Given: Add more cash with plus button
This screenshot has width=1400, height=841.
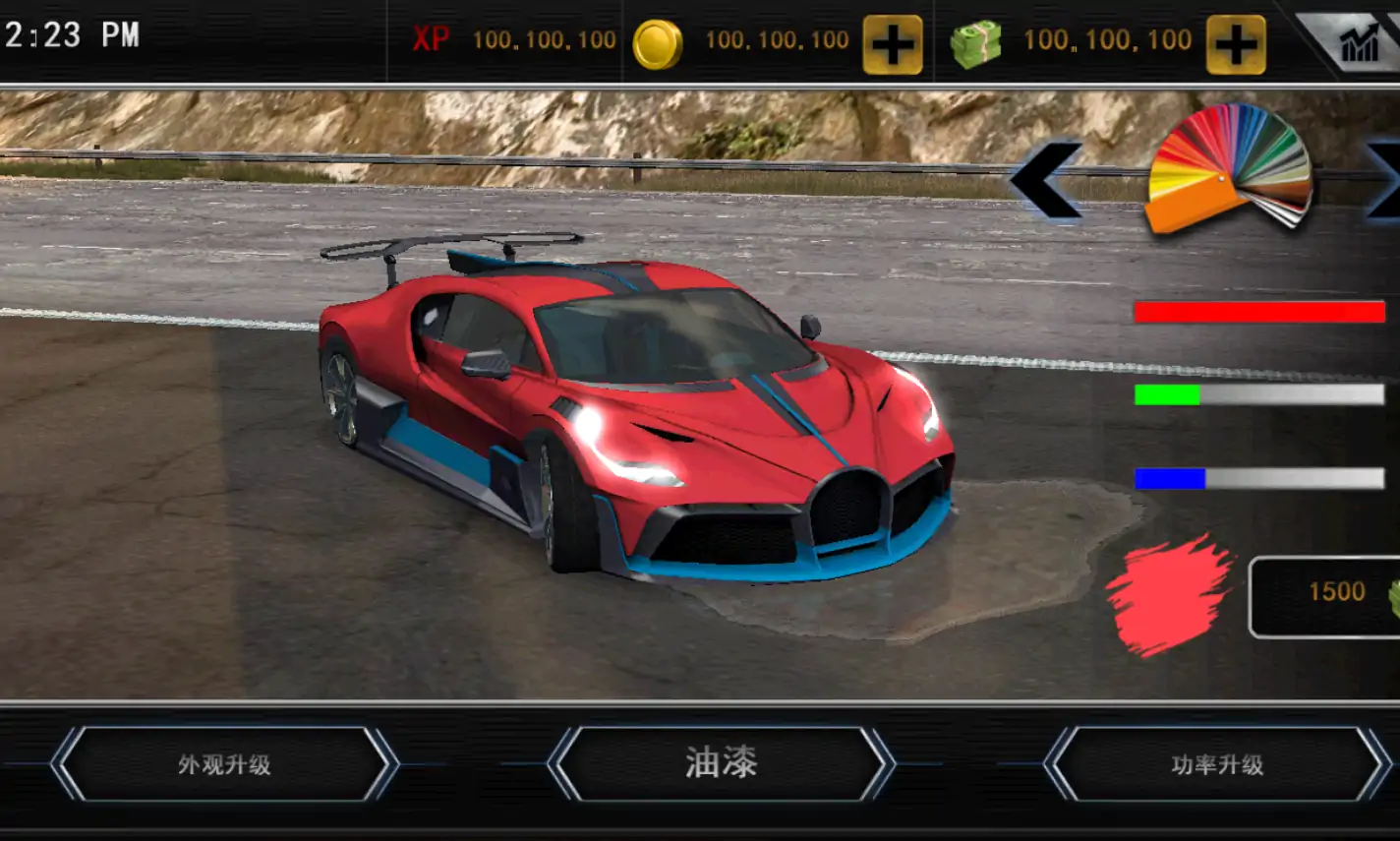Looking at the screenshot, I should point(1236,44).
